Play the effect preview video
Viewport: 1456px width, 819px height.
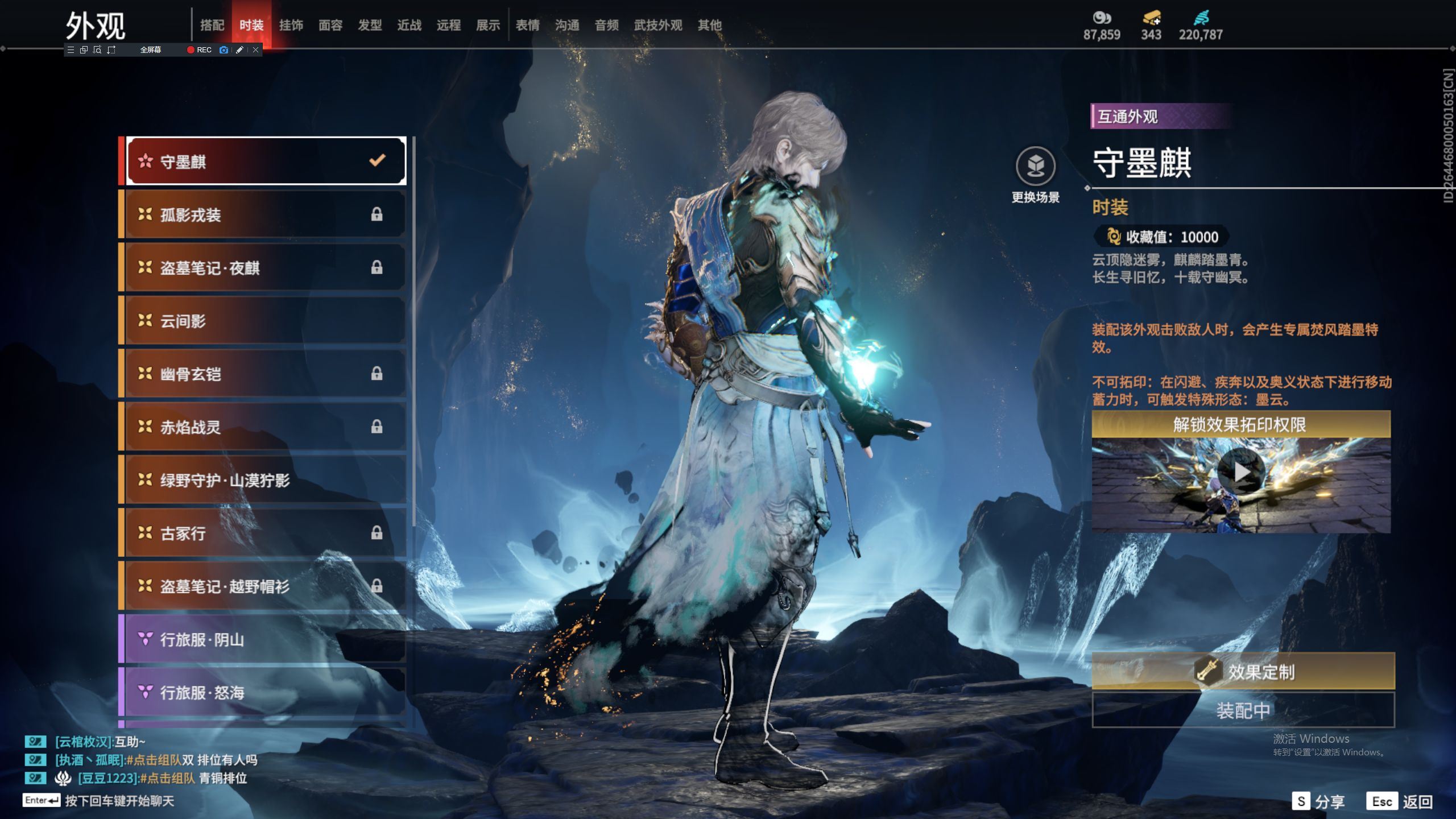coord(1241,471)
